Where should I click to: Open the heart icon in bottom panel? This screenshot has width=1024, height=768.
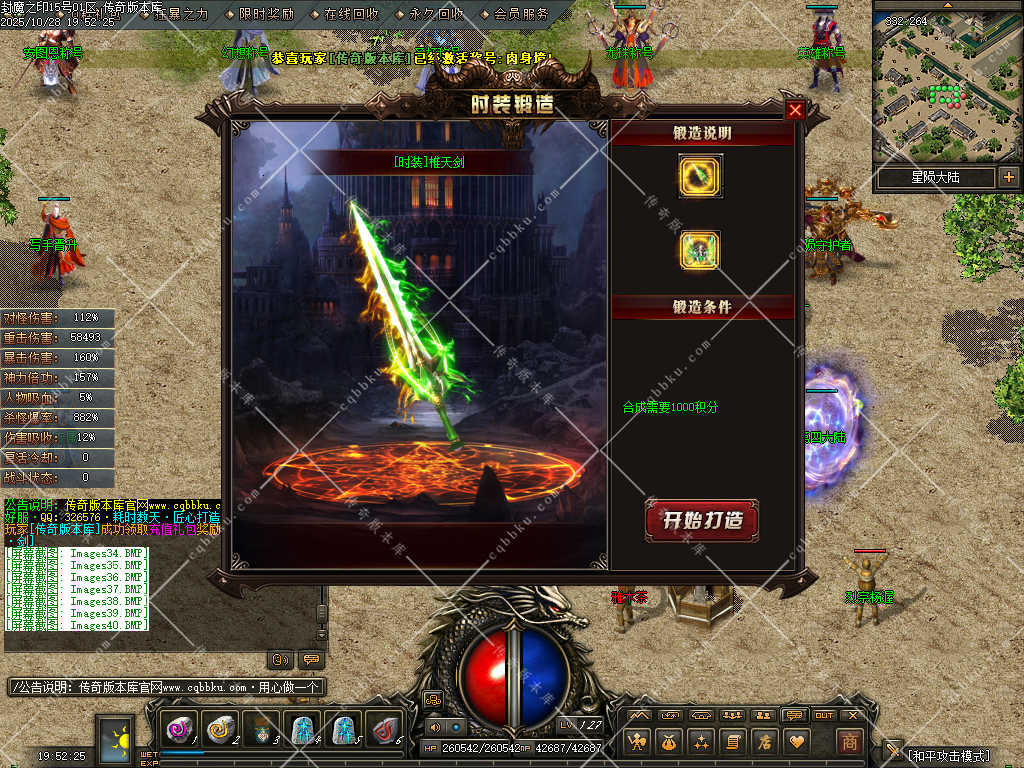tap(796, 741)
